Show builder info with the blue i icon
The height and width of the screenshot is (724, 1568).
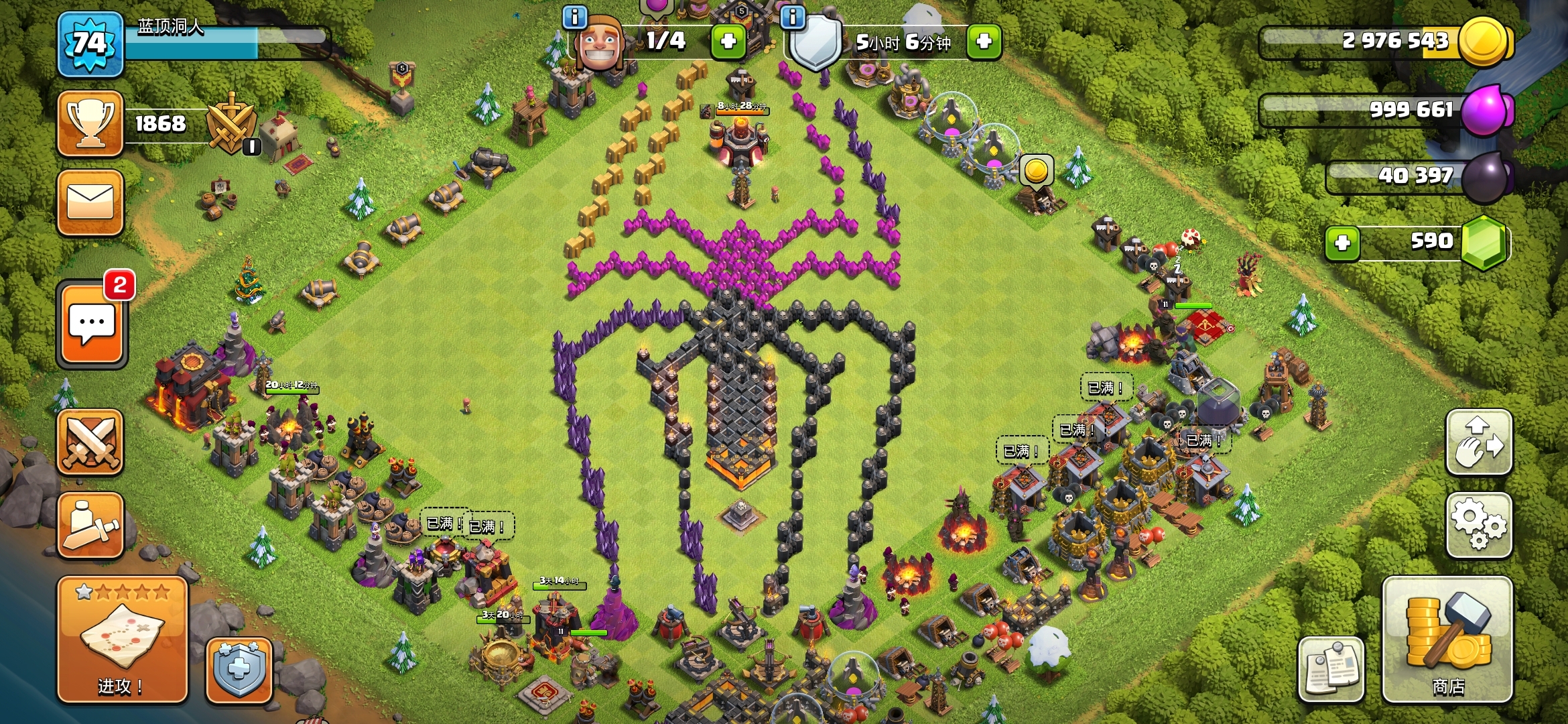pyautogui.click(x=575, y=17)
